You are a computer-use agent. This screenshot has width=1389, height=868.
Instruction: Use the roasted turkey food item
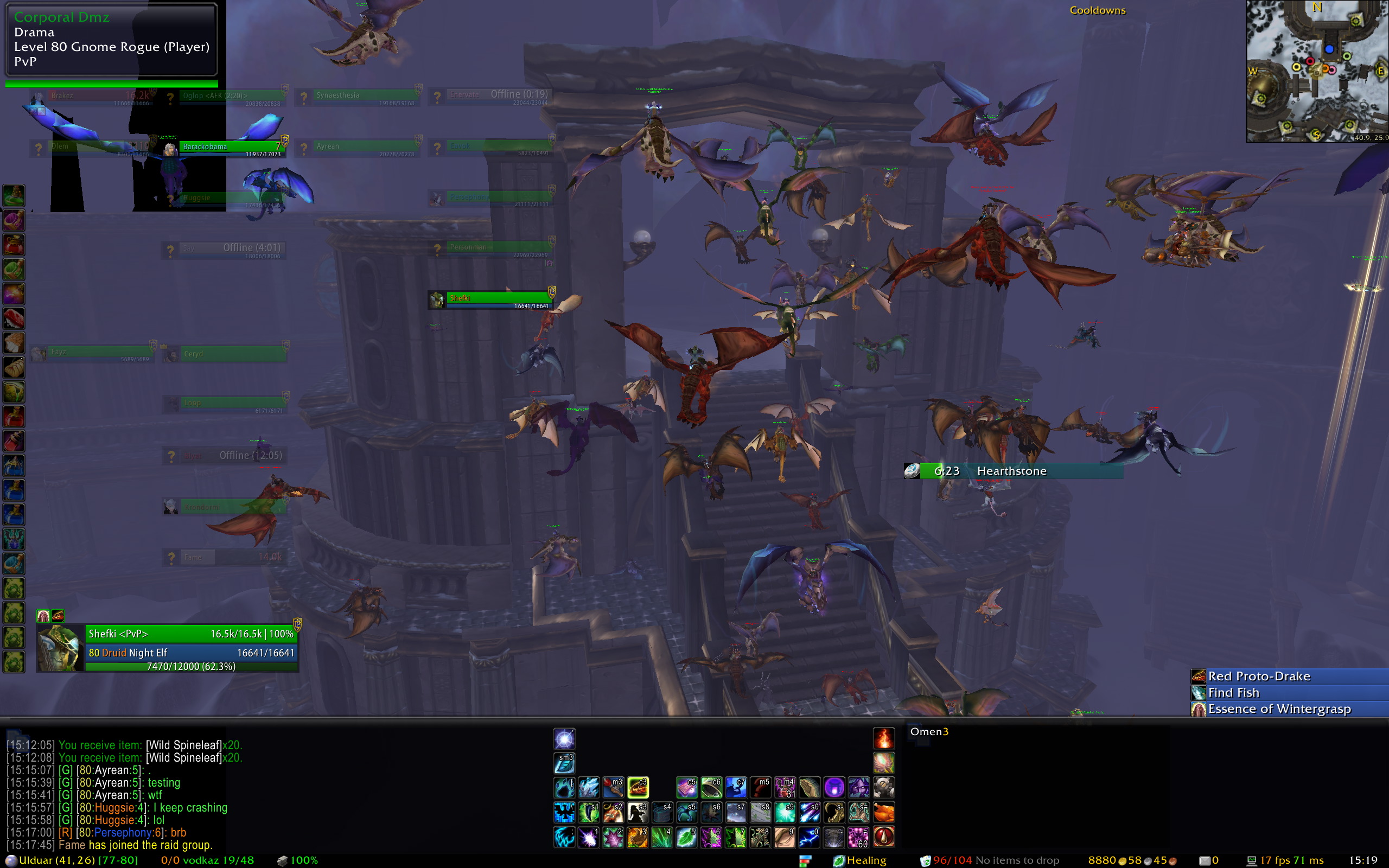coord(883,812)
